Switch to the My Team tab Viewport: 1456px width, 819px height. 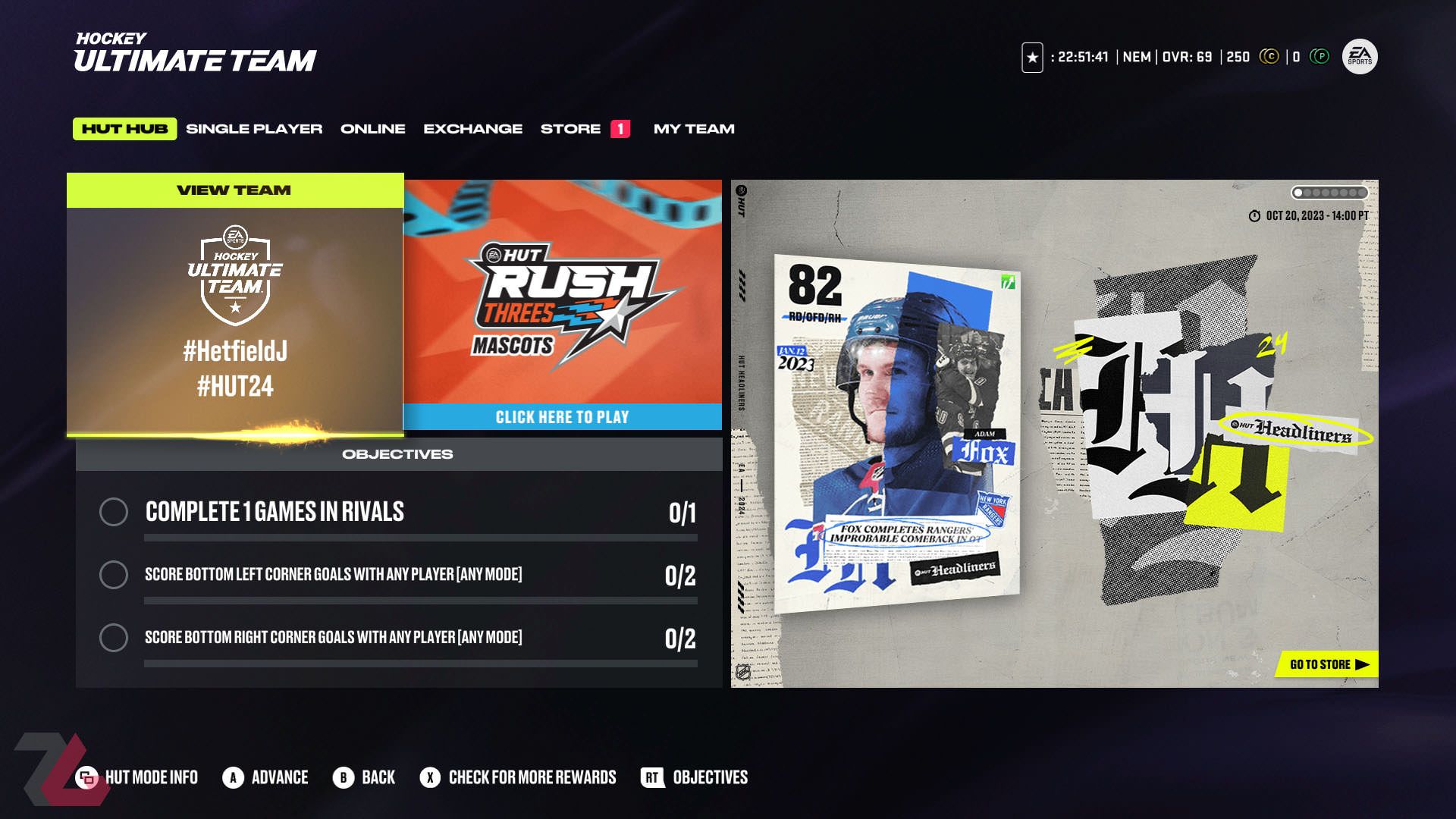tap(694, 129)
